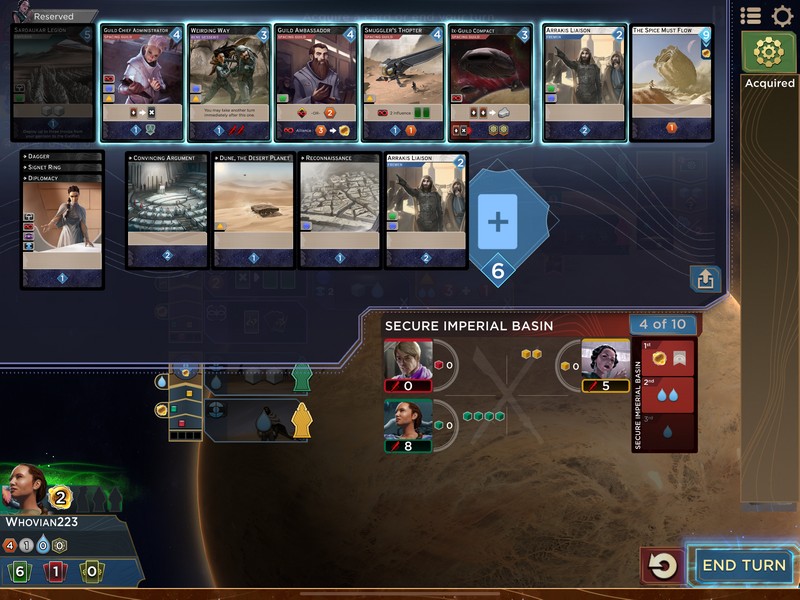View the Secure Imperial Basin conflict rewards card
The image size is (800, 600).
tap(665, 395)
